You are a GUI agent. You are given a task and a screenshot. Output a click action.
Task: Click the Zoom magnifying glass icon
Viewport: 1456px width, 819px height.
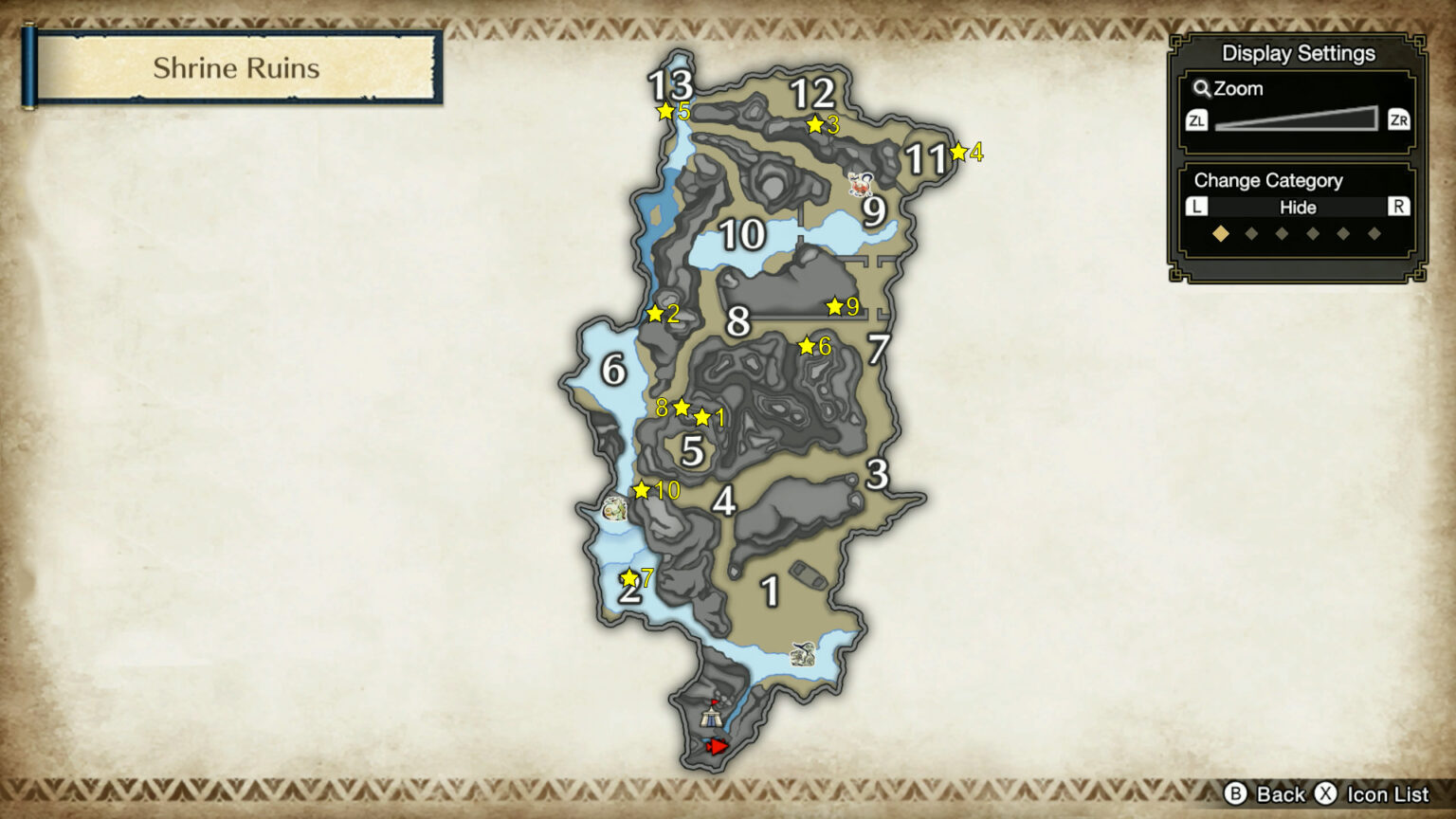pos(1202,89)
